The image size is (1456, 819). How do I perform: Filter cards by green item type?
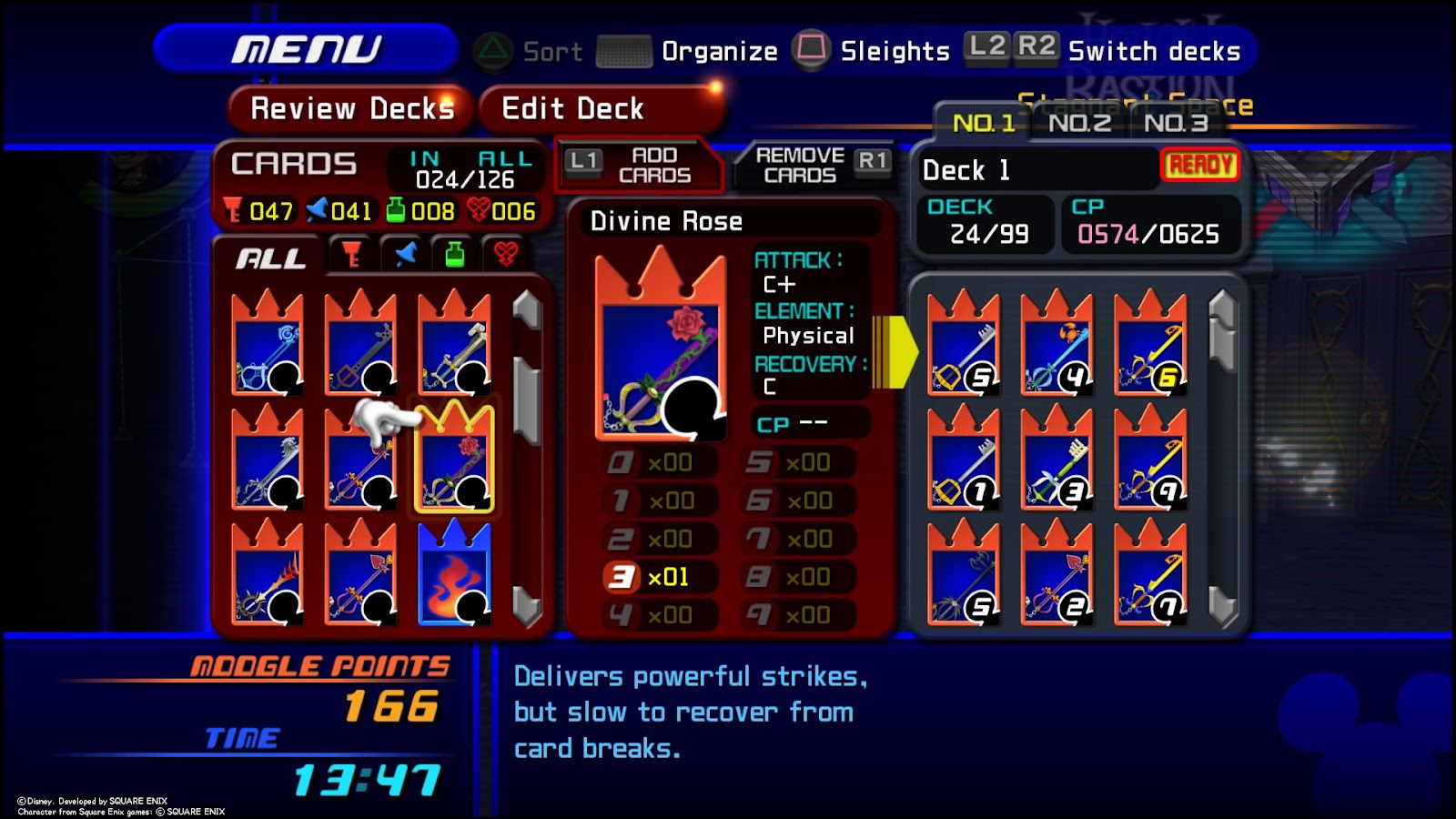pos(455,255)
